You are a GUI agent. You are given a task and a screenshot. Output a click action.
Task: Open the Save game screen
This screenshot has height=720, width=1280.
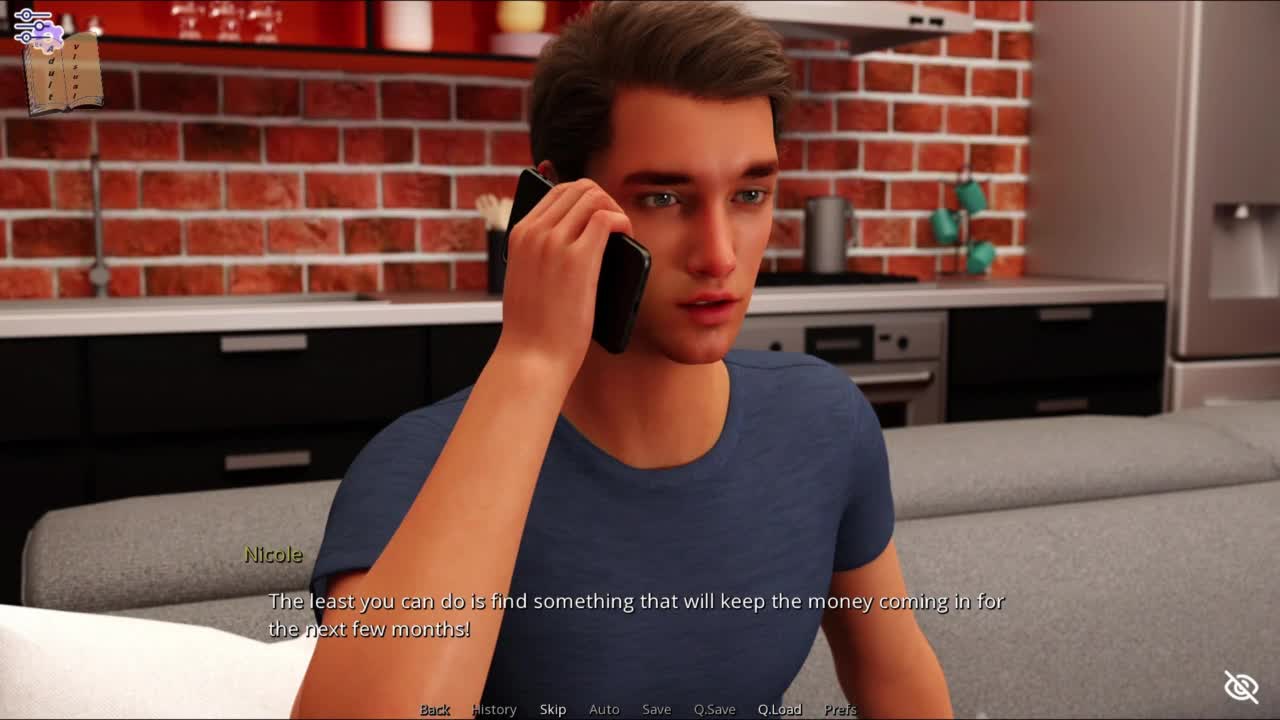click(656, 709)
